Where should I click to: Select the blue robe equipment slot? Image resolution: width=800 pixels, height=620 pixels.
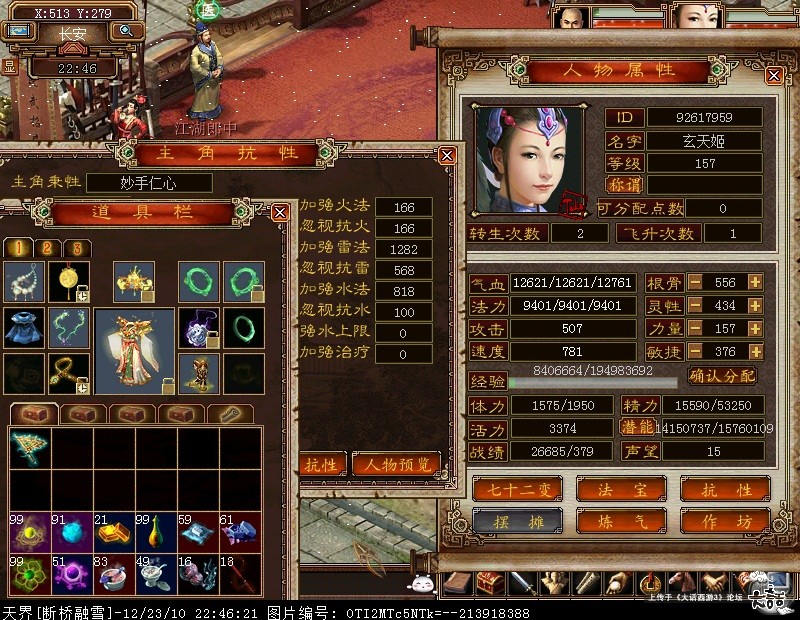23,328
